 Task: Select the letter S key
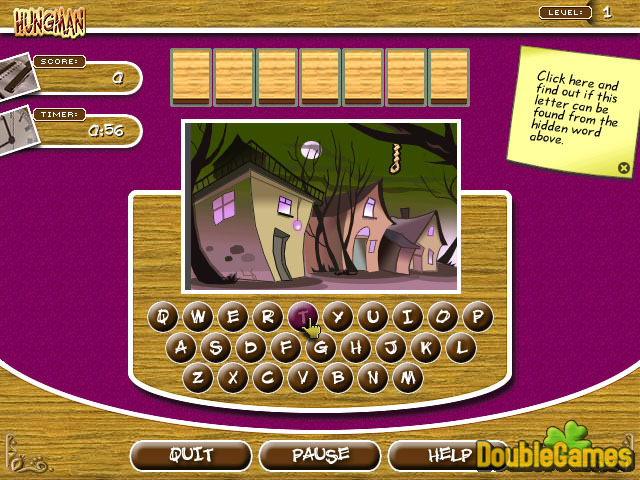point(216,348)
